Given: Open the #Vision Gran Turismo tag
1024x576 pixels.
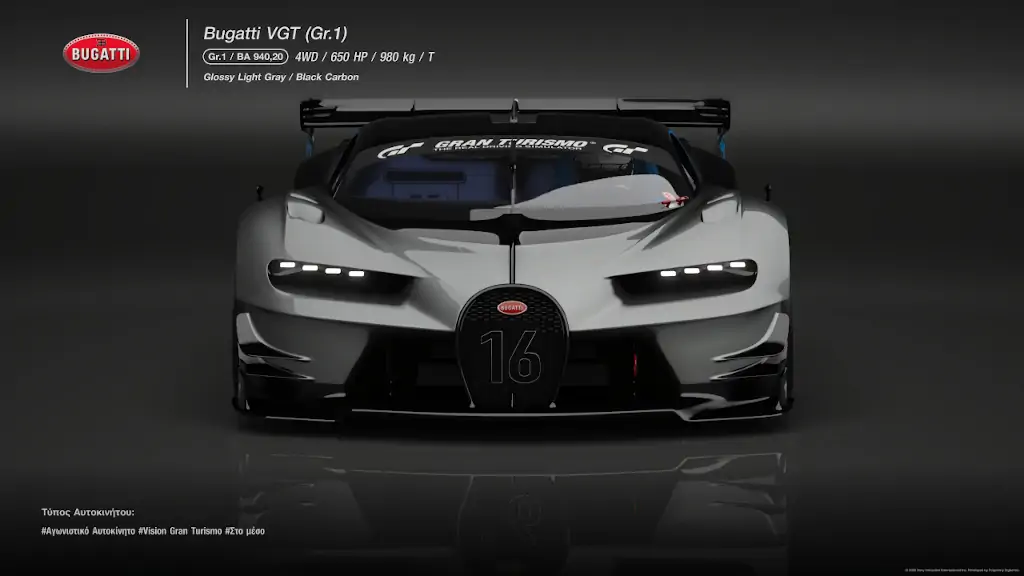Looking at the screenshot, I should click(x=180, y=531).
